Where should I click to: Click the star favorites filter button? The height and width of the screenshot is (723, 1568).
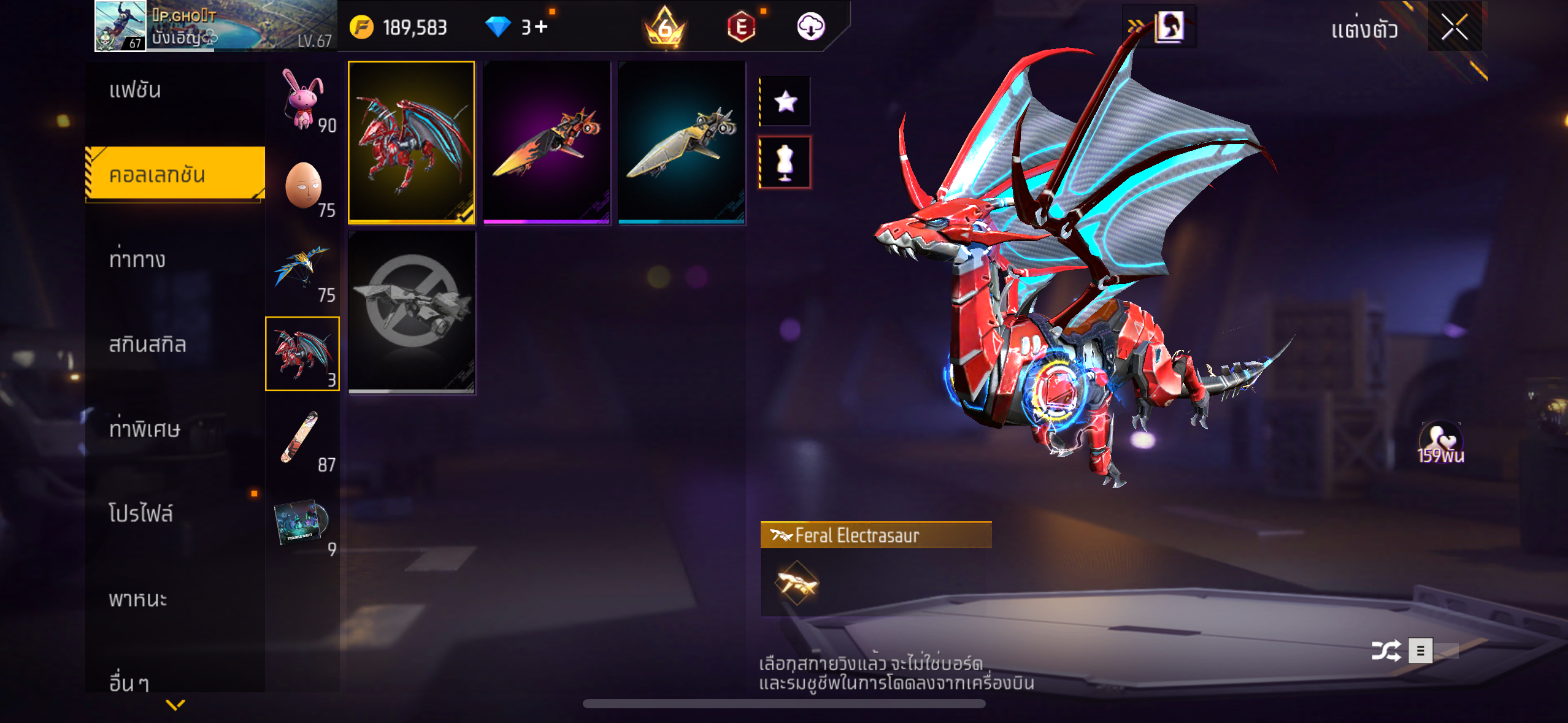pyautogui.click(x=785, y=101)
